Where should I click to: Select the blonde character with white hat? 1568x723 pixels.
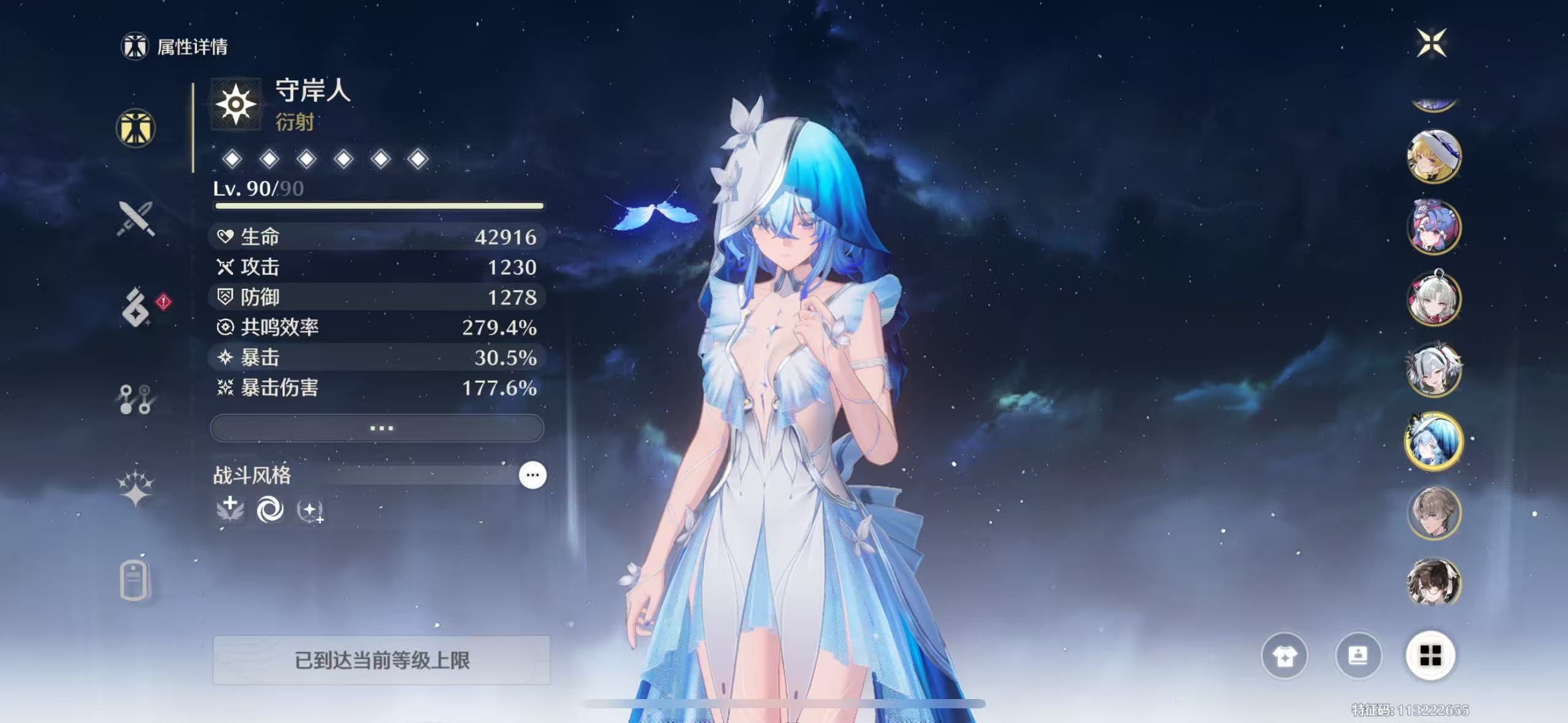coord(1434,156)
